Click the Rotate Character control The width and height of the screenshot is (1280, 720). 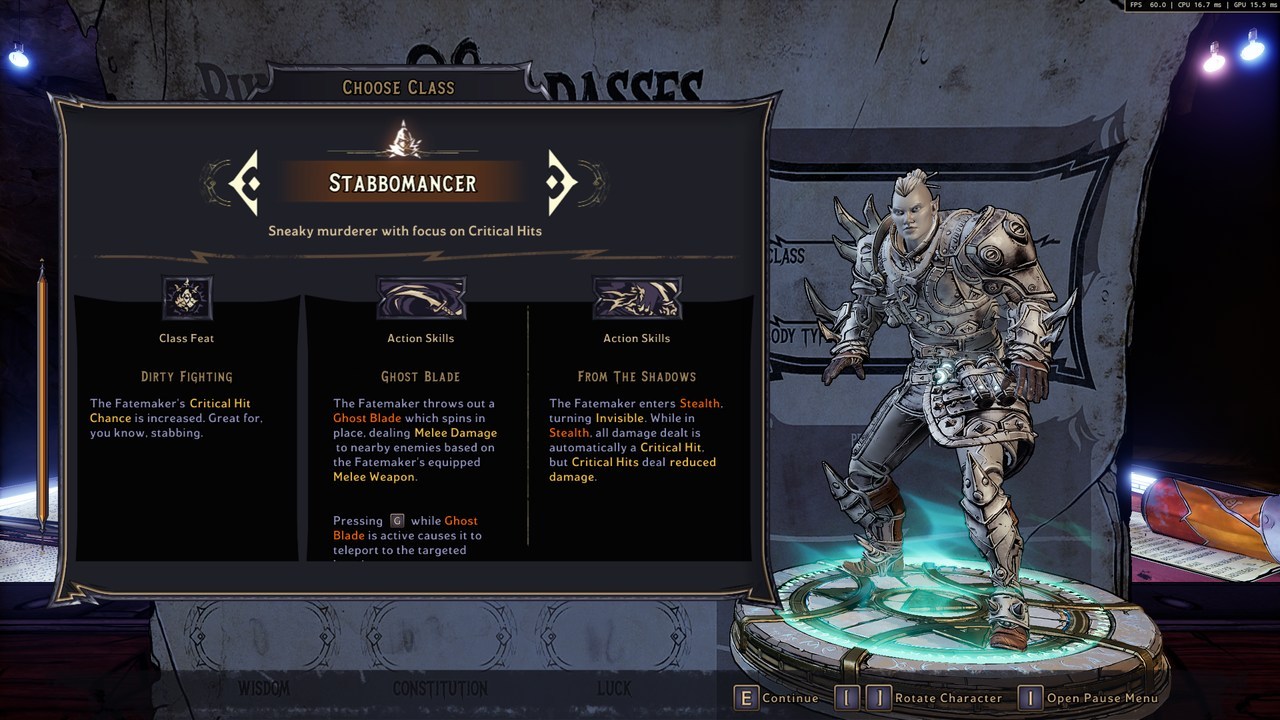coord(920,698)
